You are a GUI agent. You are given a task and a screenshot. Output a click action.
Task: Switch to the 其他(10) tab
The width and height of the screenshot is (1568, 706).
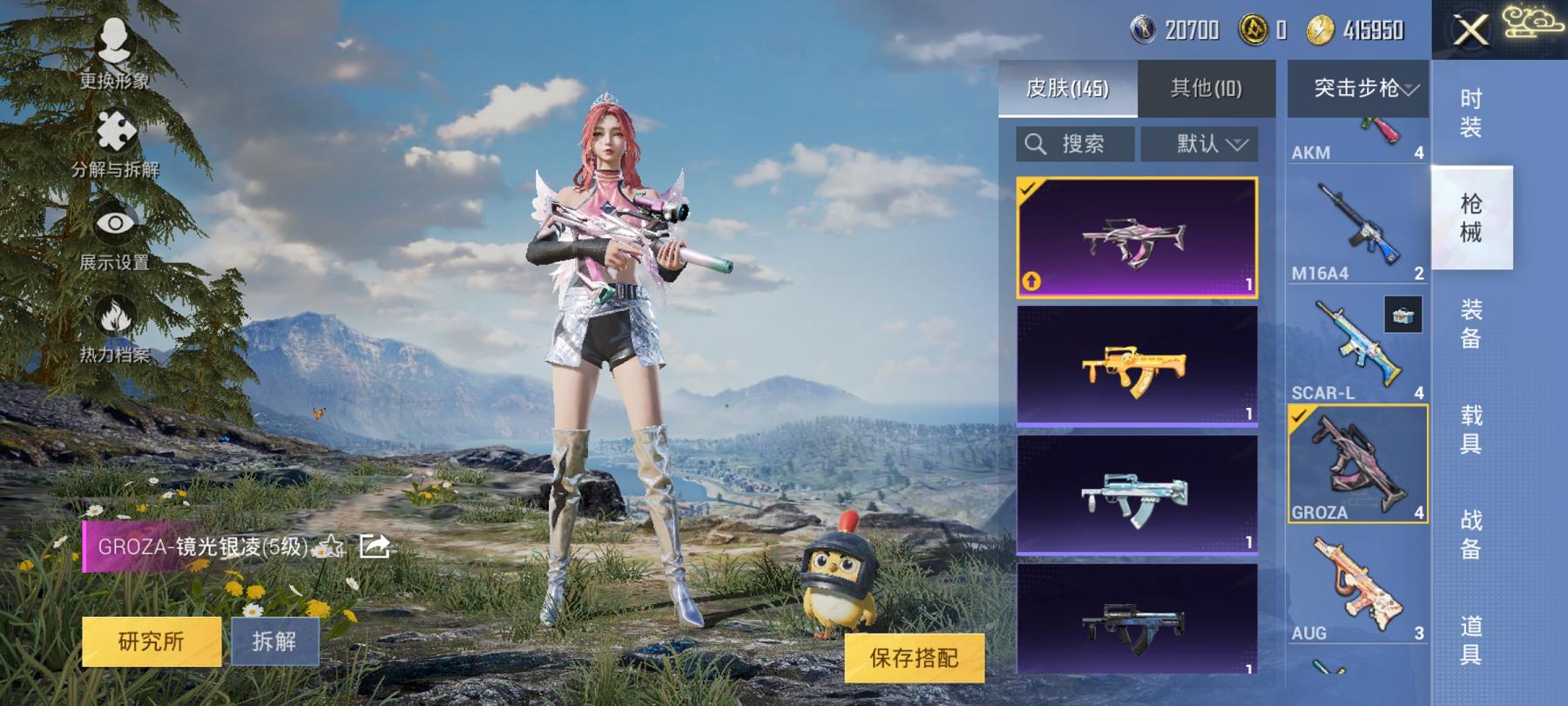tap(1205, 88)
